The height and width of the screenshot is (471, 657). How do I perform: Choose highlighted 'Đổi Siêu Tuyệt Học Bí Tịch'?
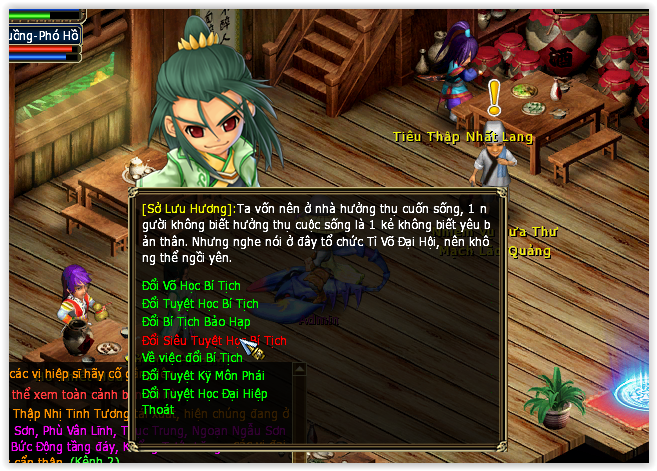213,340
